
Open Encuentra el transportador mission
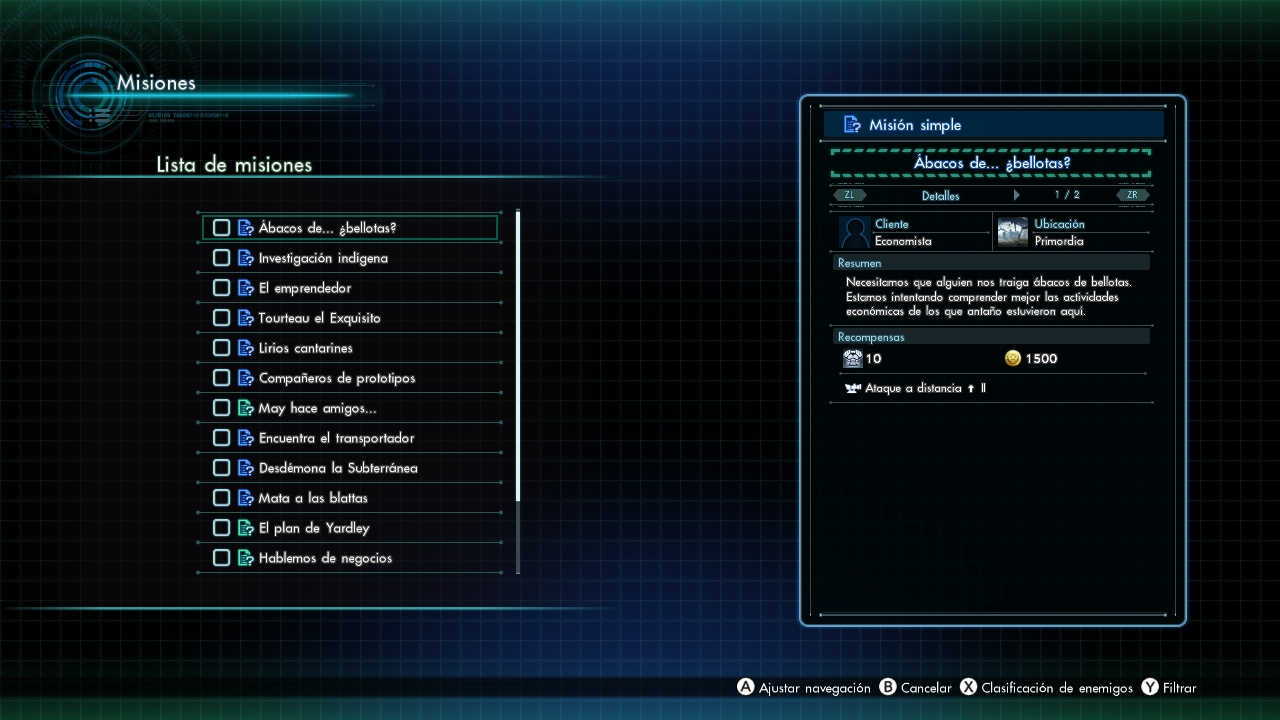[336, 438]
